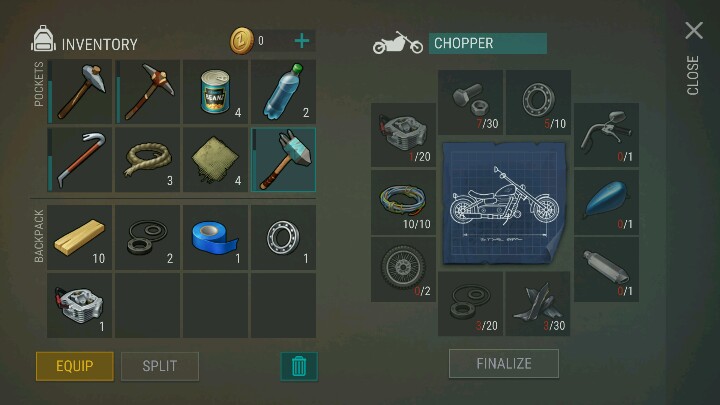720x405 pixels.
Task: Select the exhaust muffler part slot
Action: click(x=606, y=269)
